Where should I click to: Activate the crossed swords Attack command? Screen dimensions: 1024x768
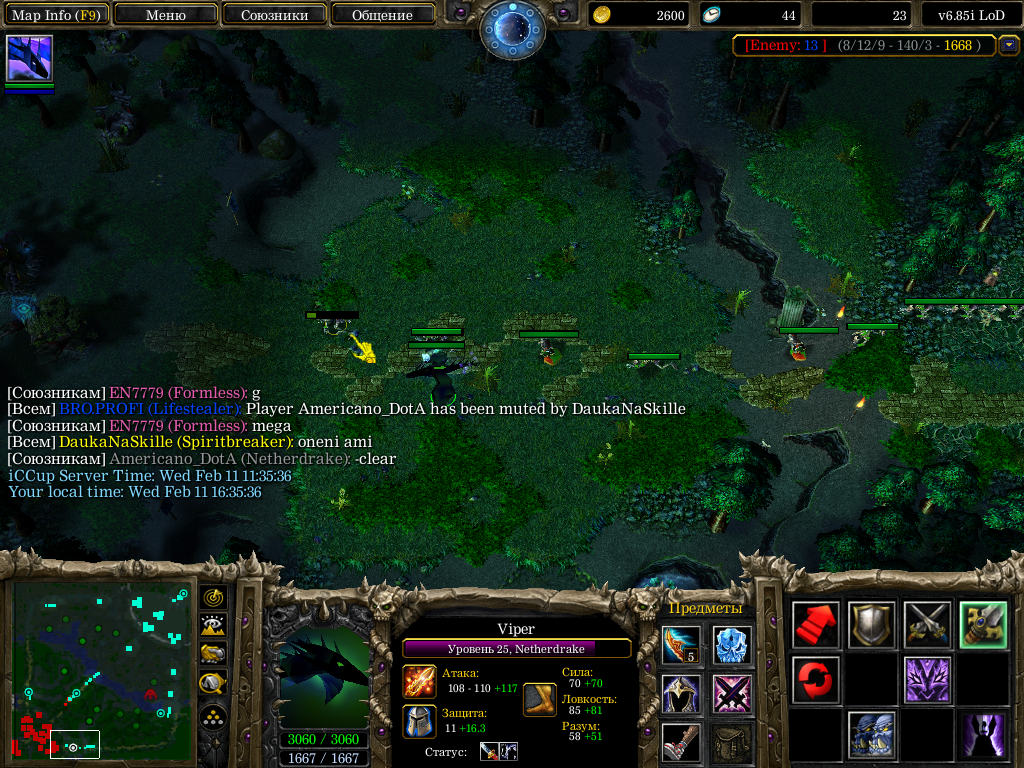pyautogui.click(x=927, y=625)
